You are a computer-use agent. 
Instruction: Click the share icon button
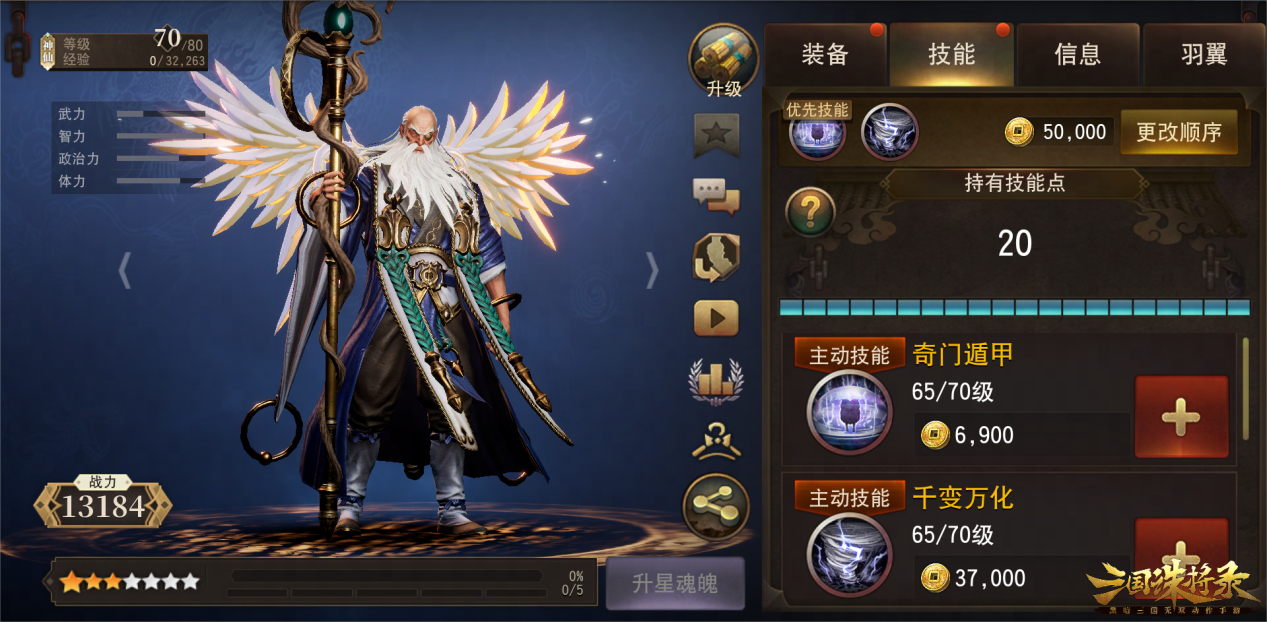716,508
